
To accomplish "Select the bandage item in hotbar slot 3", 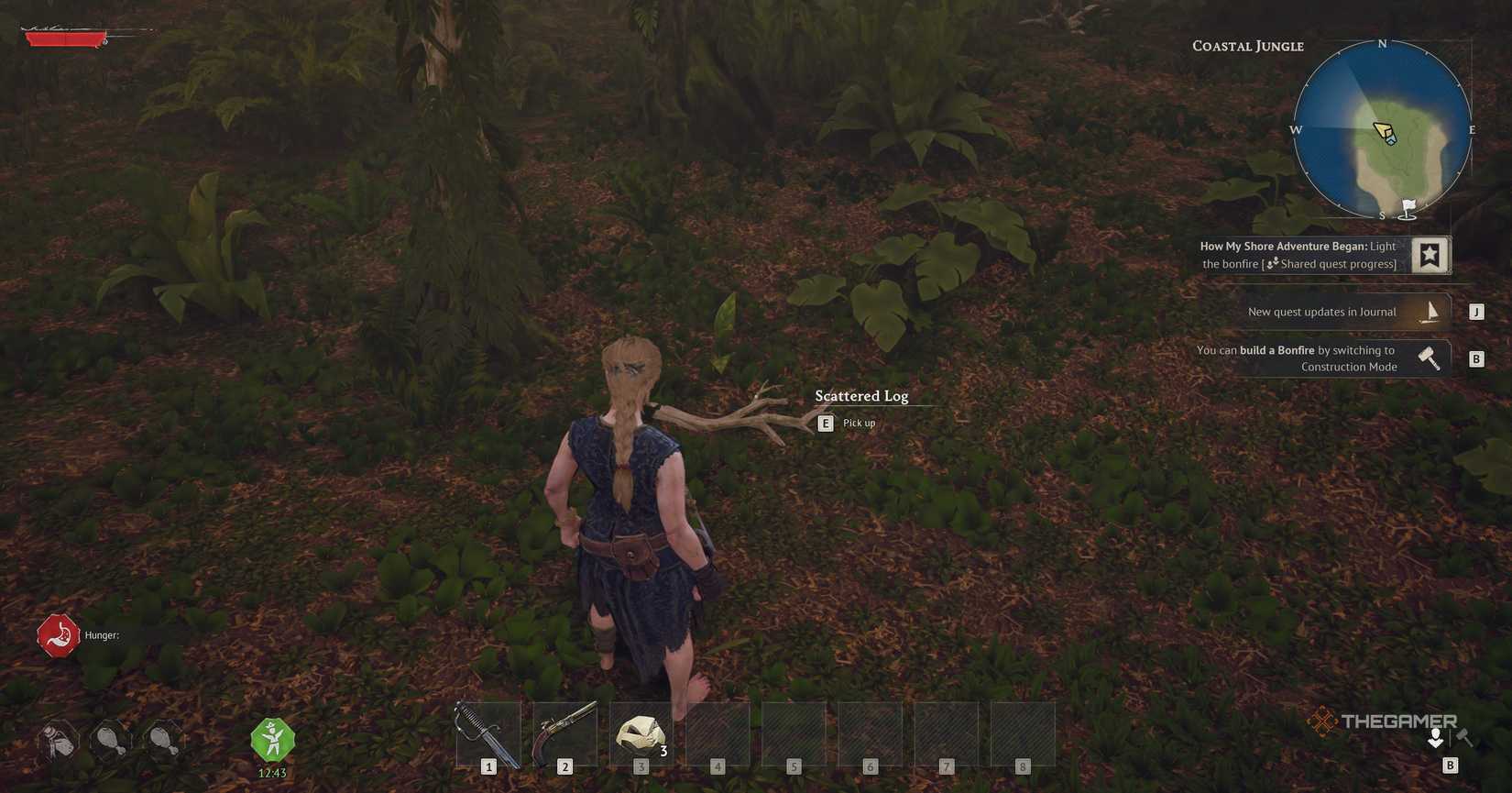I will pyautogui.click(x=640, y=732).
